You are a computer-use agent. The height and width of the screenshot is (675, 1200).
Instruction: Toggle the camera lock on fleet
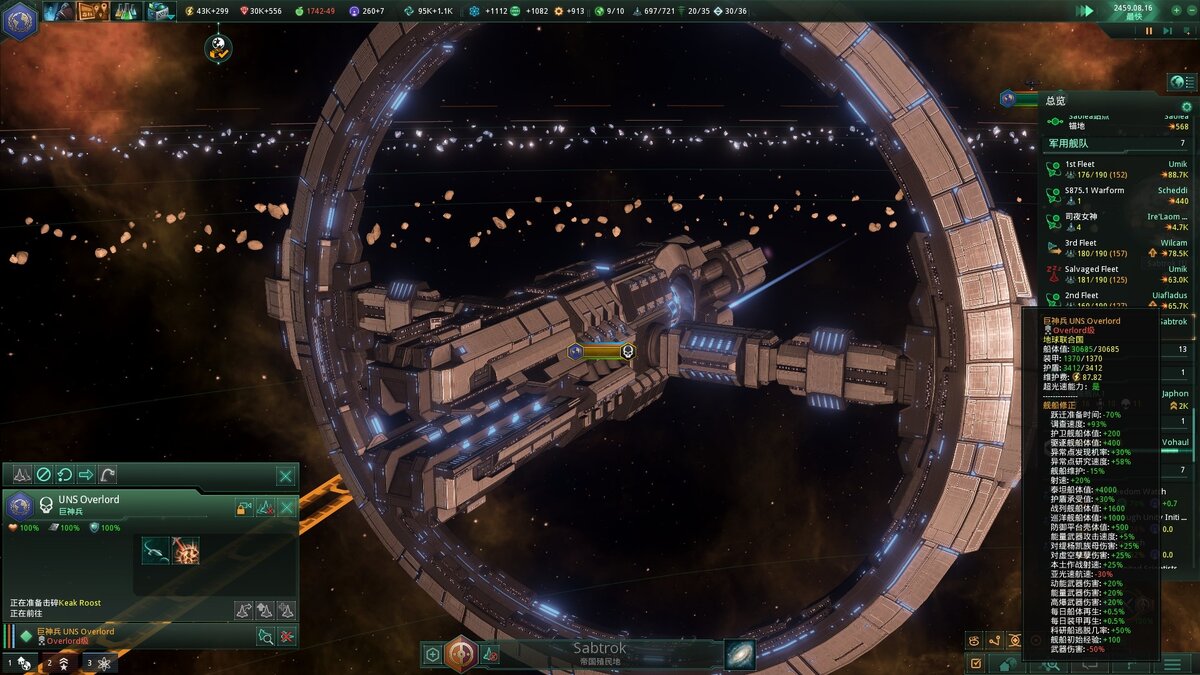(x=243, y=508)
